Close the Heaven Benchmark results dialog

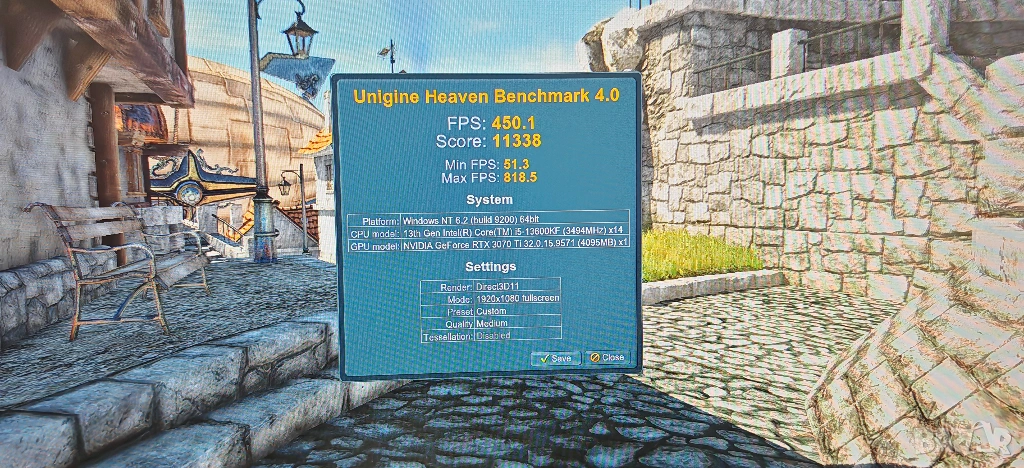606,357
